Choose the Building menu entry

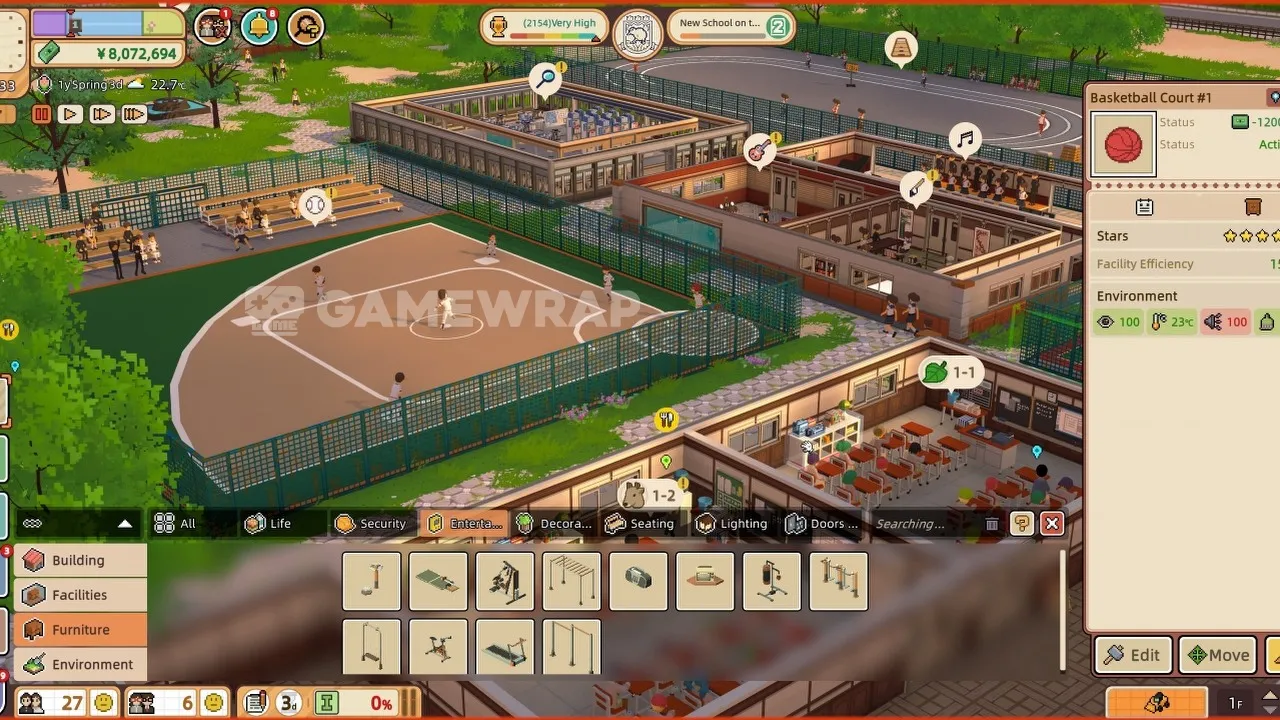pos(79,560)
